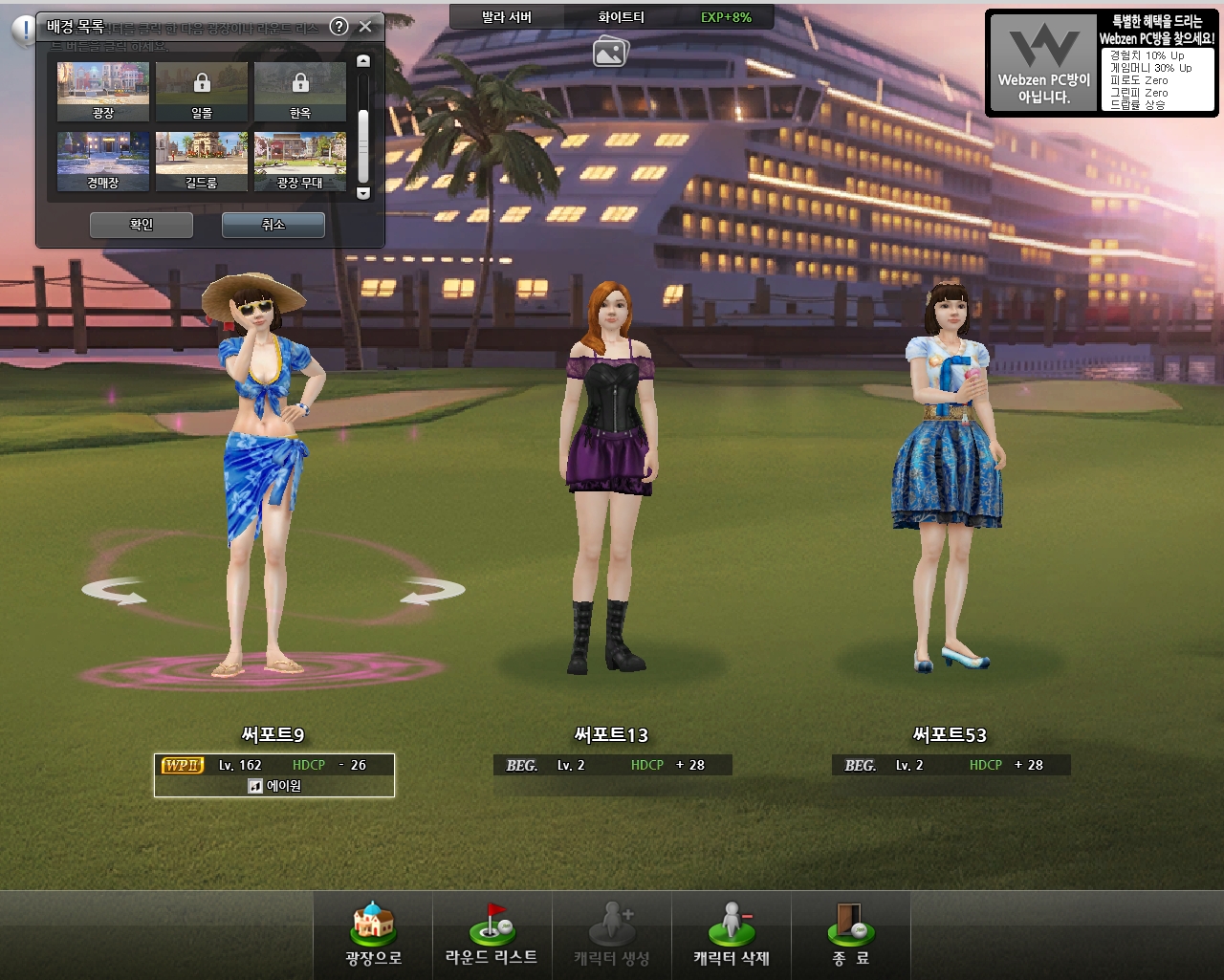
Task: Exit the game with 종료
Action: pos(850,935)
